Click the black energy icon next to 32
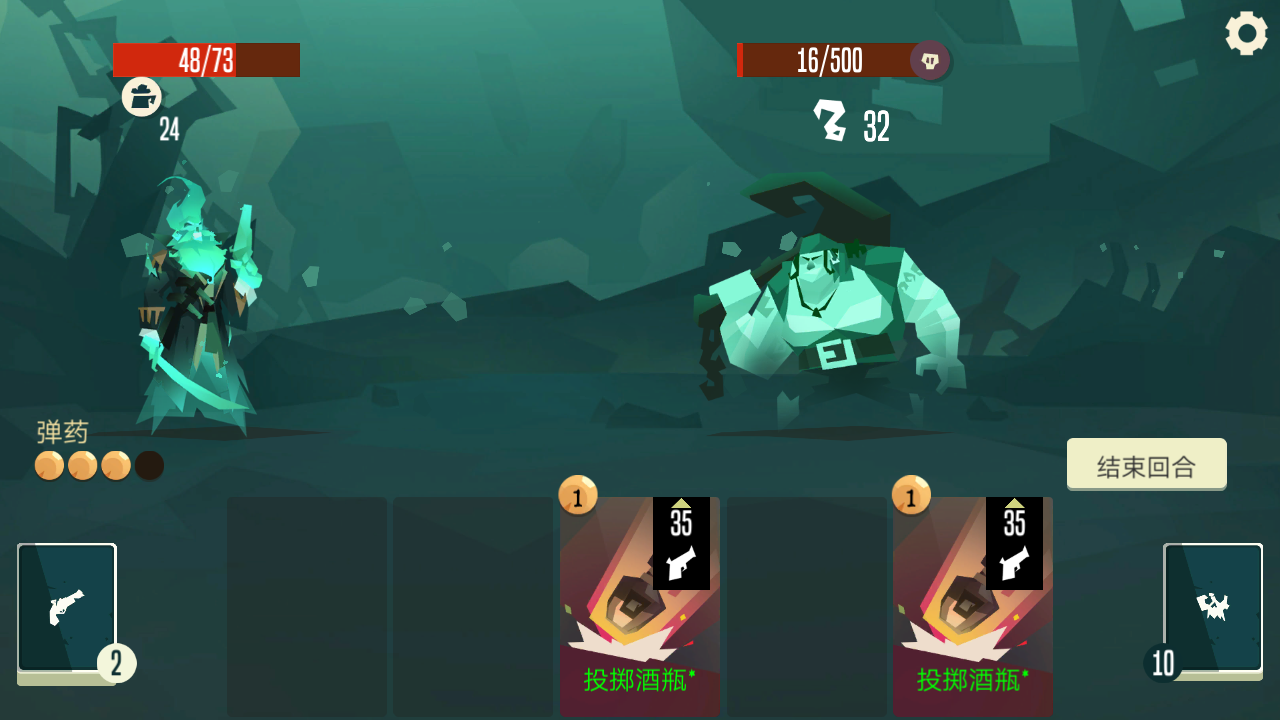The image size is (1280, 720). coord(832,120)
